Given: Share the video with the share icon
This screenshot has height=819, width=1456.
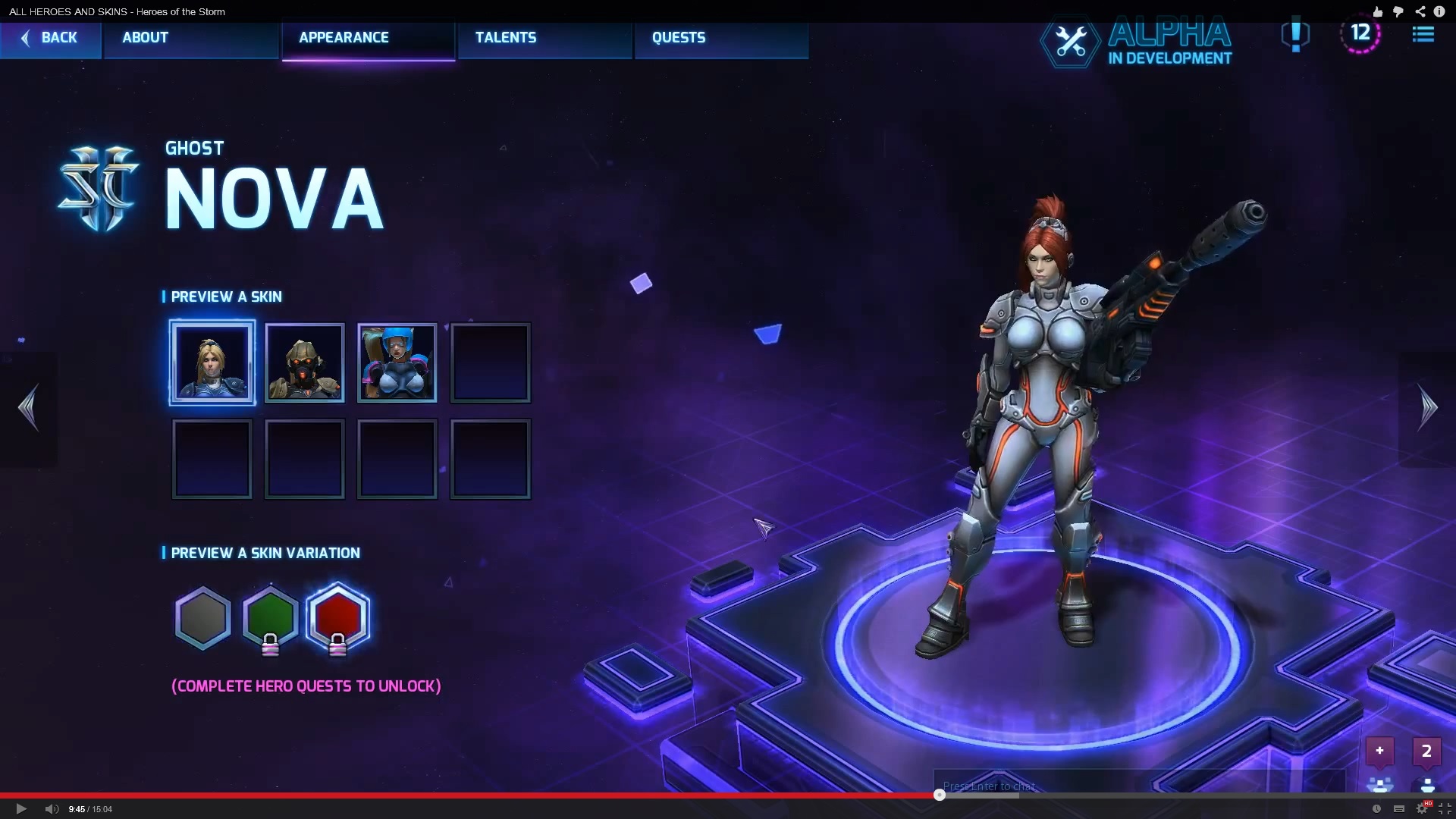Looking at the screenshot, I should [1419, 11].
